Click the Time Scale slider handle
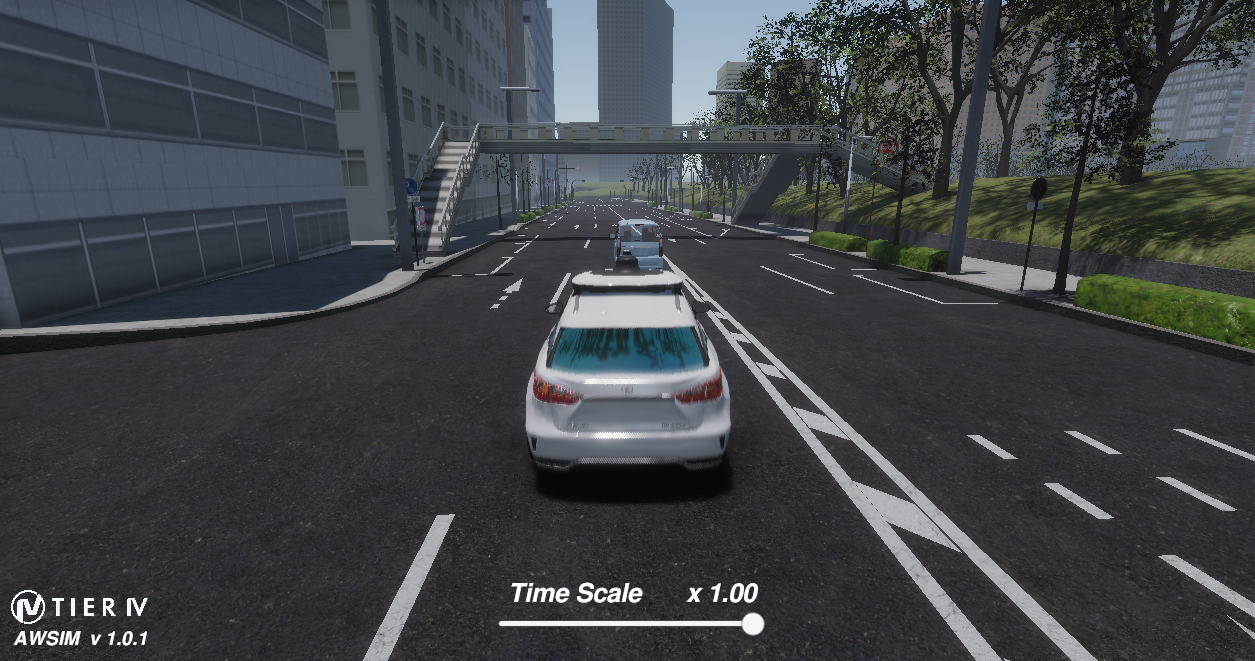Viewport: 1255px width, 661px height. [x=753, y=624]
